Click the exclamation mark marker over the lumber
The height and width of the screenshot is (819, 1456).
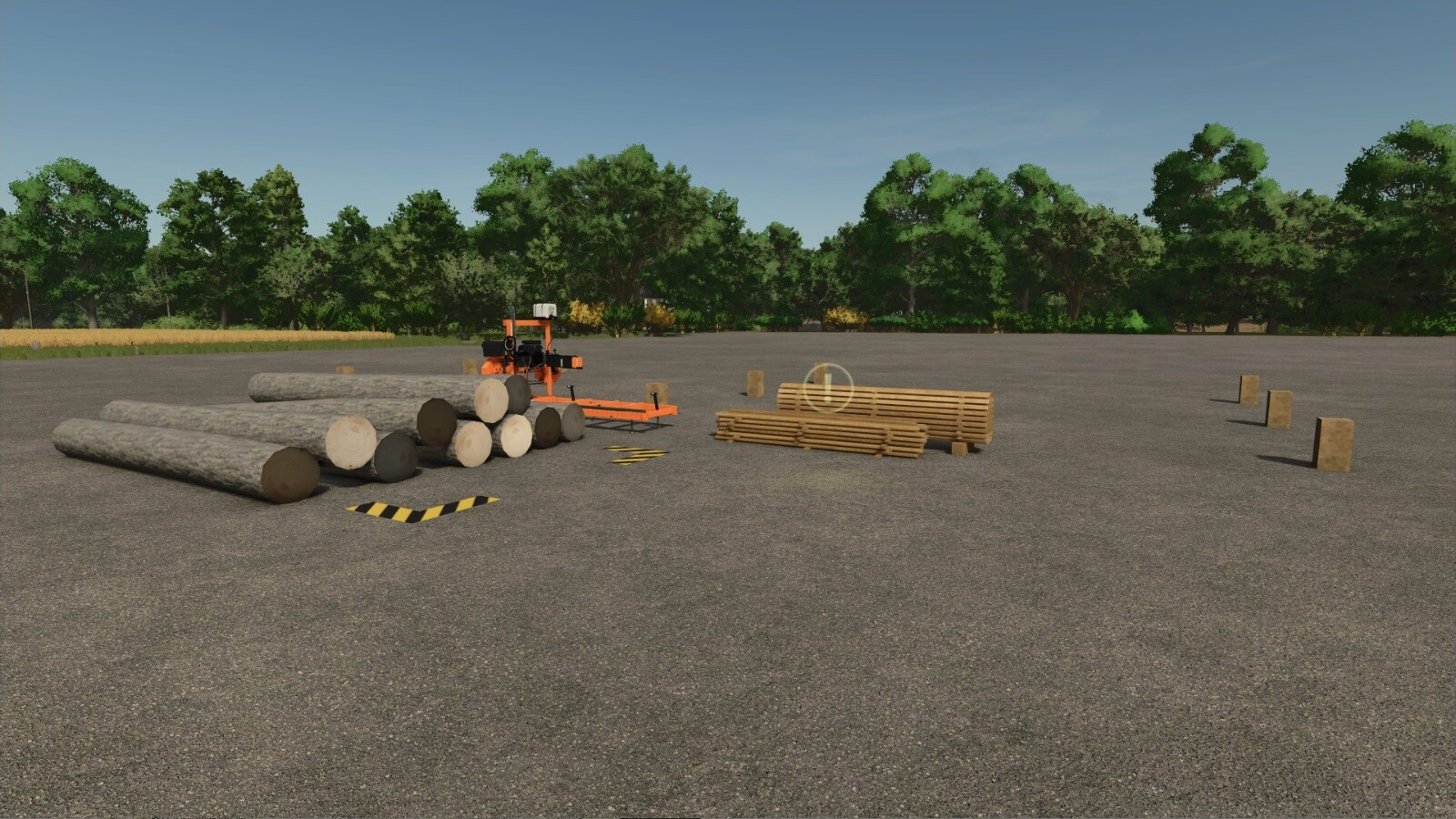(827, 387)
